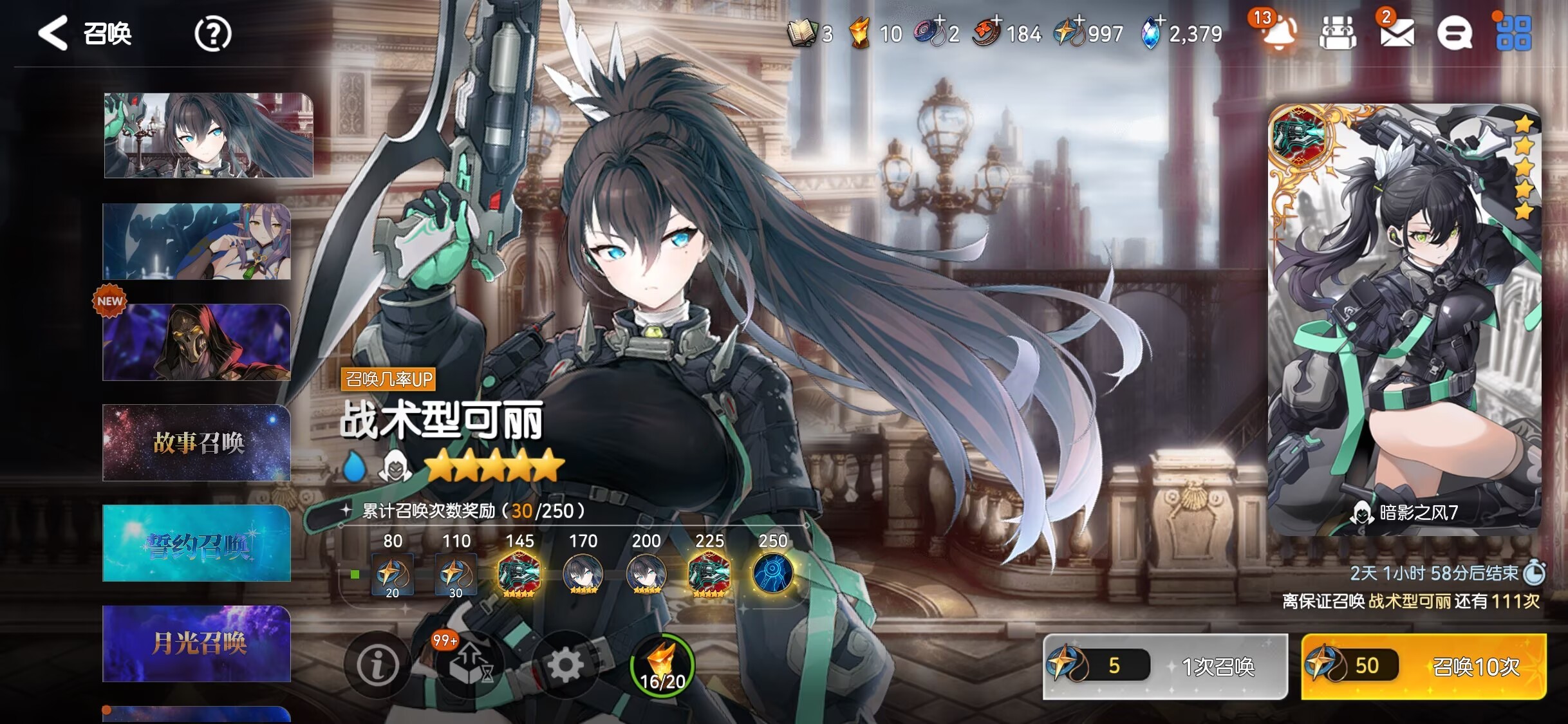Inspect the 250 summon milestone reward

772,573
